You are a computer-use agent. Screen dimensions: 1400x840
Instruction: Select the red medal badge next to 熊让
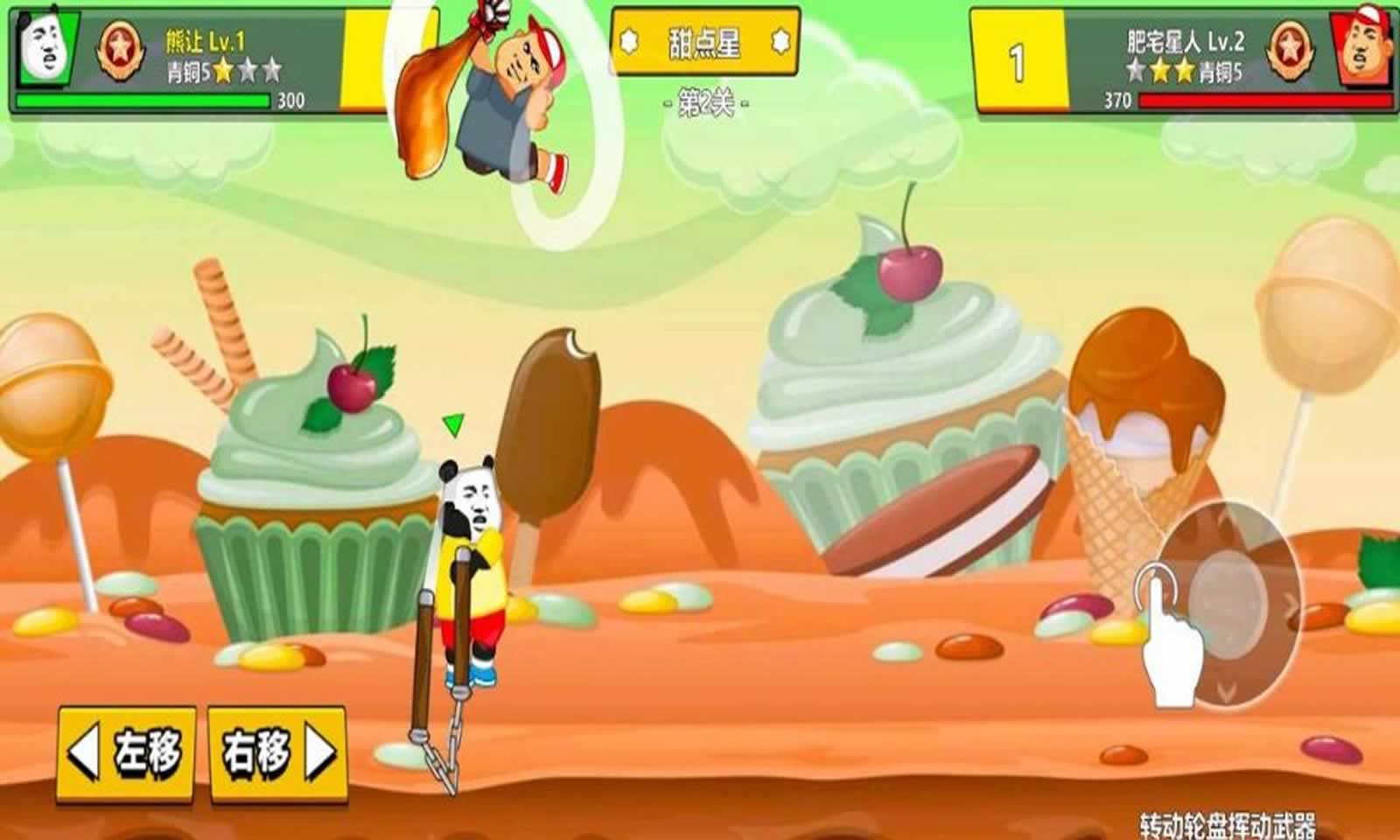pyautogui.click(x=120, y=49)
